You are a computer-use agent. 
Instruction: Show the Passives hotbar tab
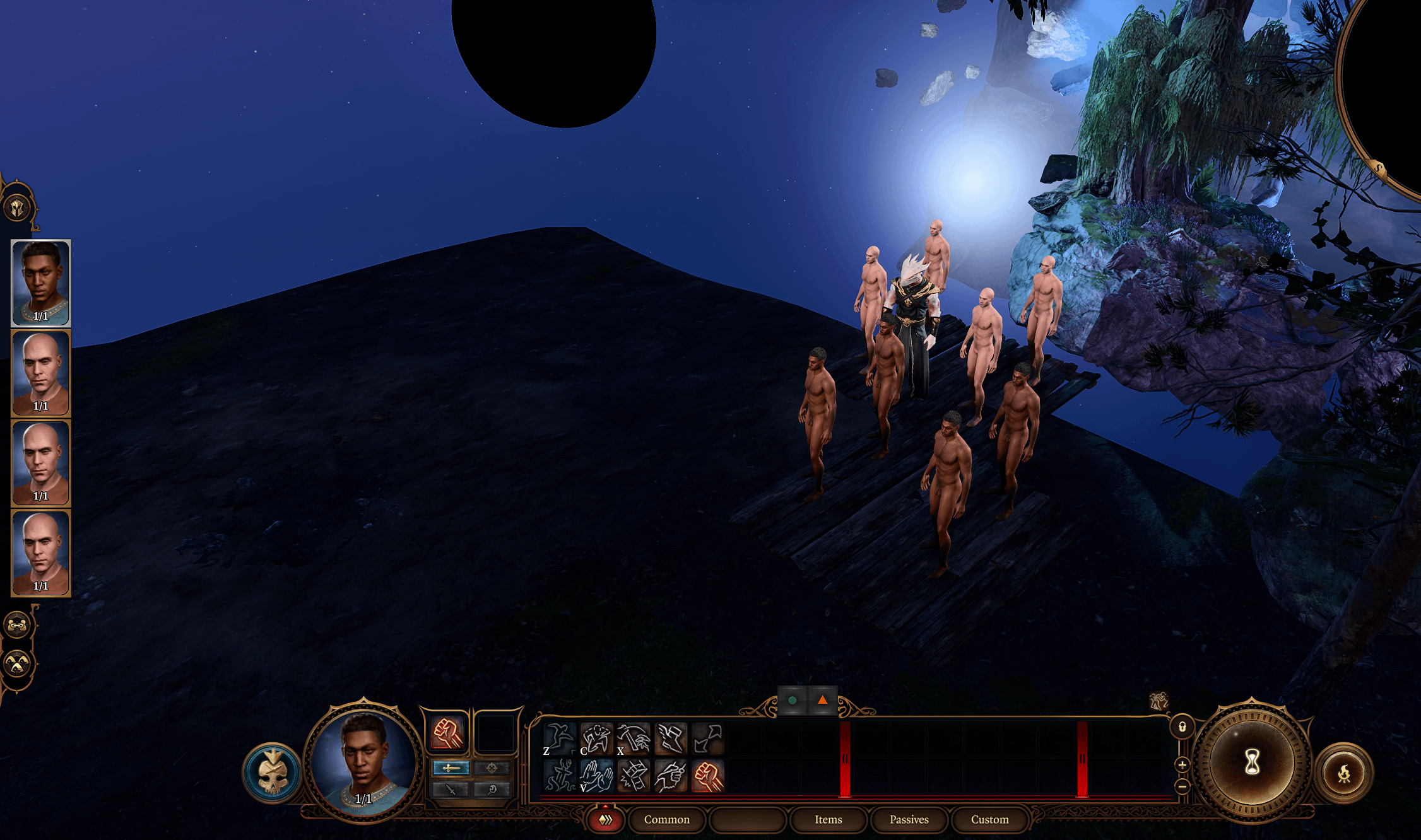tap(909, 819)
